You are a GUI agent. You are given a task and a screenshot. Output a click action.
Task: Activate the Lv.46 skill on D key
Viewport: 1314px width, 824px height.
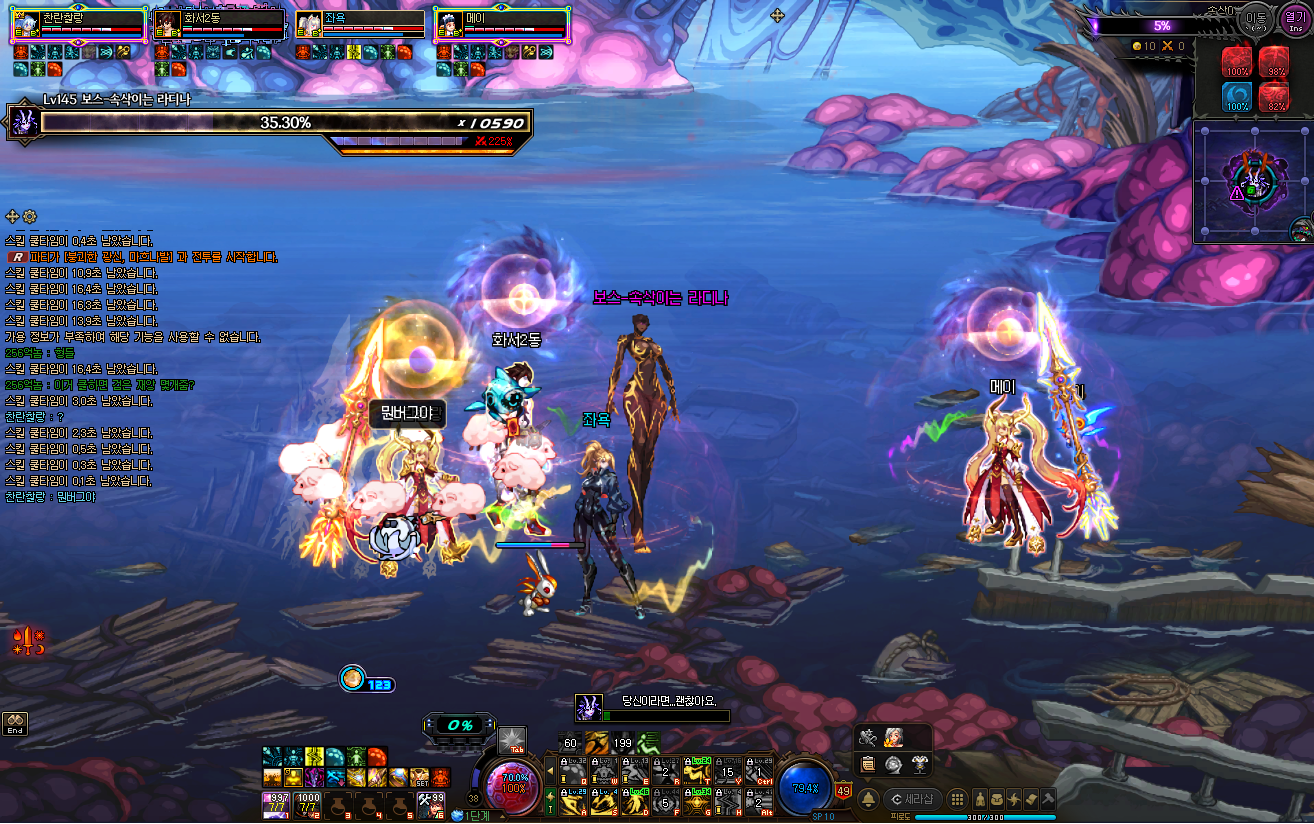click(635, 801)
